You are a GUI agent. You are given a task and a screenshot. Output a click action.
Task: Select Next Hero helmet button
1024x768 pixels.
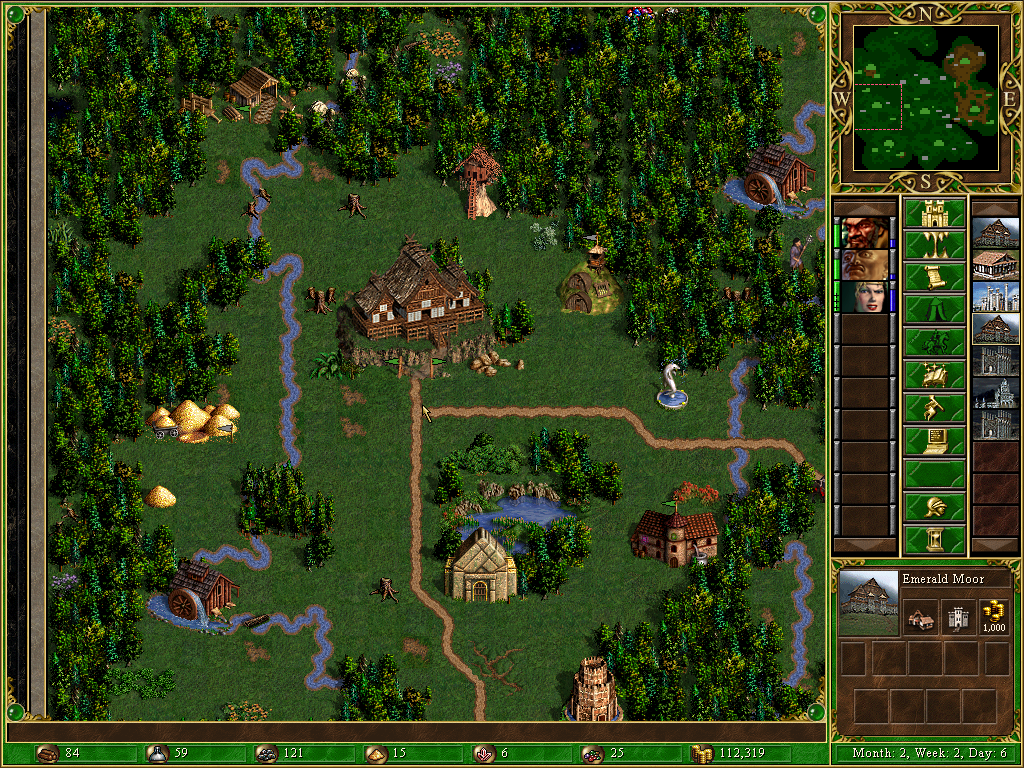click(x=934, y=506)
